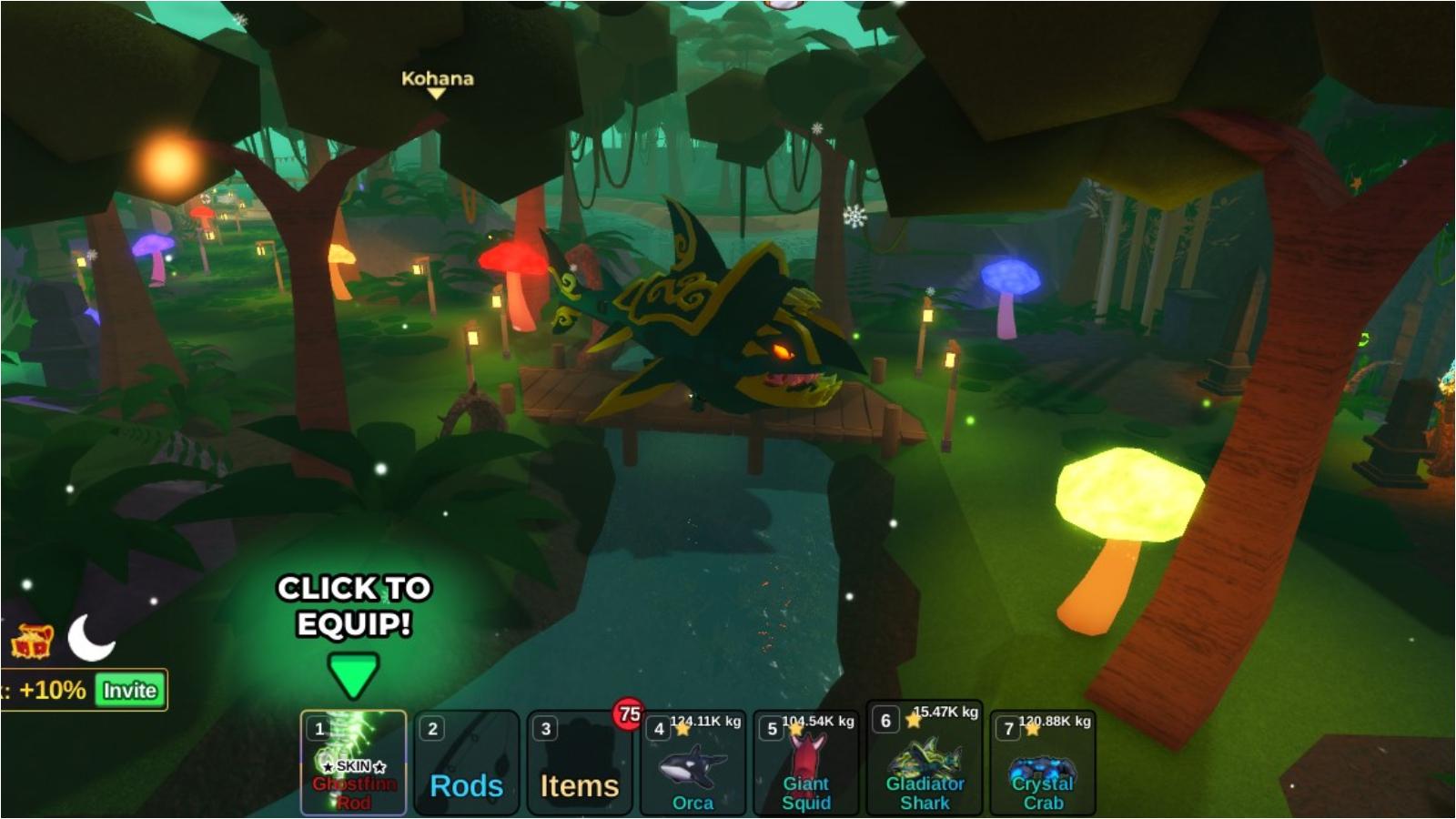The image size is (1456, 819).
Task: Click the SKIN label on the Ghostfinn Rod
Action: pos(353,767)
